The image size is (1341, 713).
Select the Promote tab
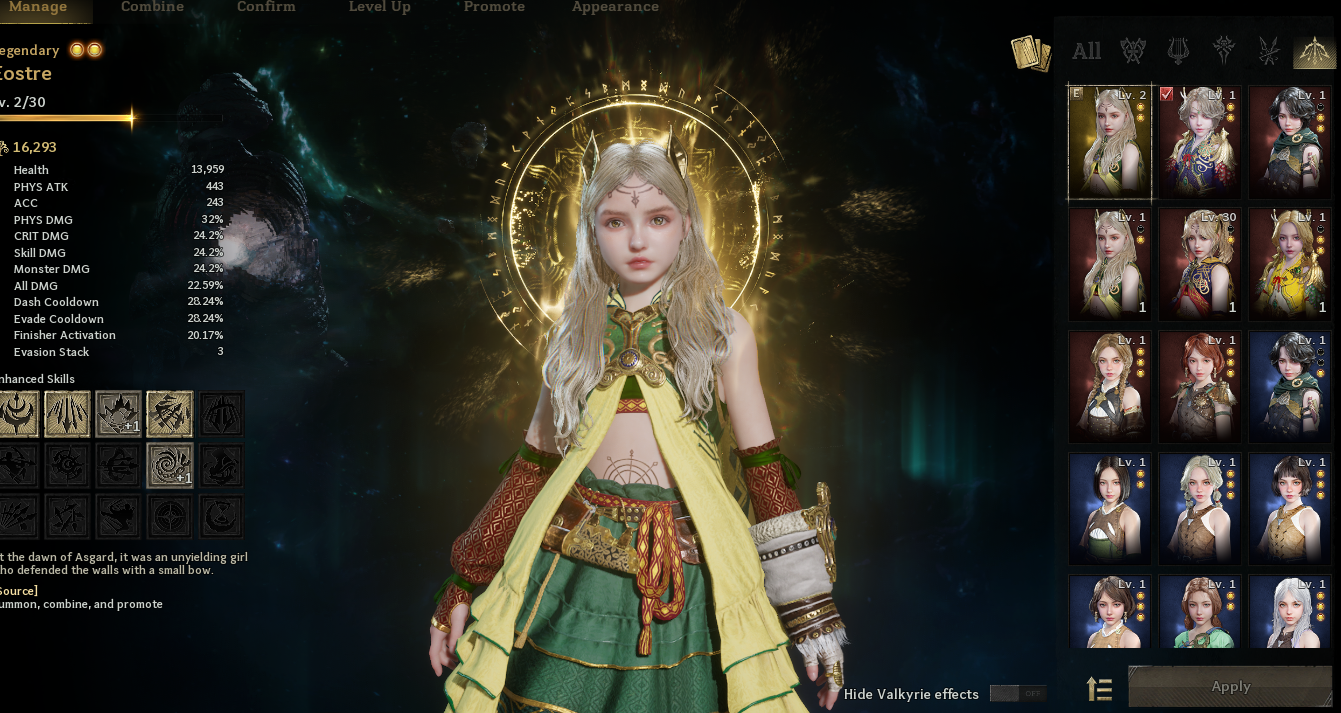[x=494, y=8]
